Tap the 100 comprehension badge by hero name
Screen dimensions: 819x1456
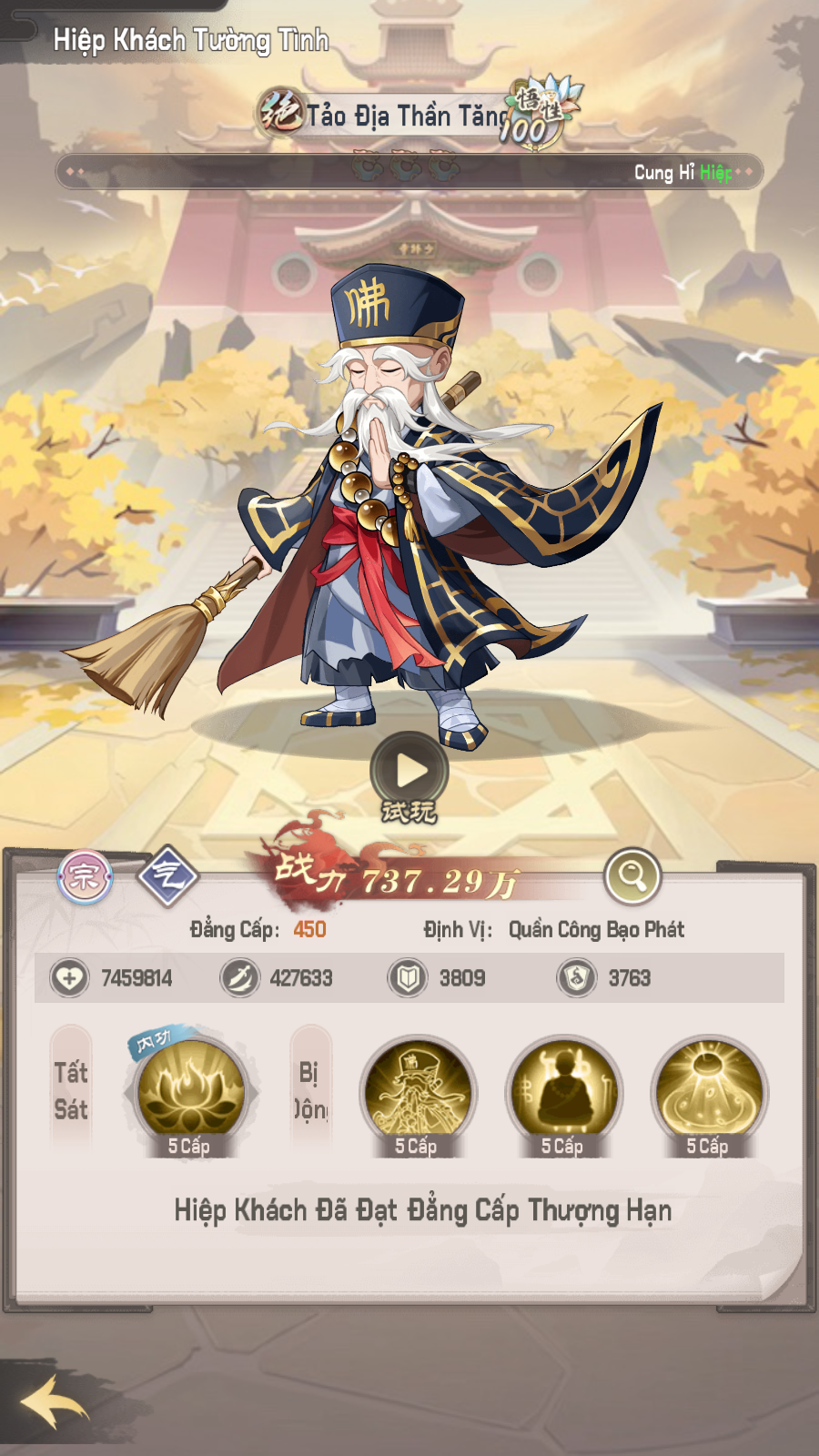(x=538, y=113)
